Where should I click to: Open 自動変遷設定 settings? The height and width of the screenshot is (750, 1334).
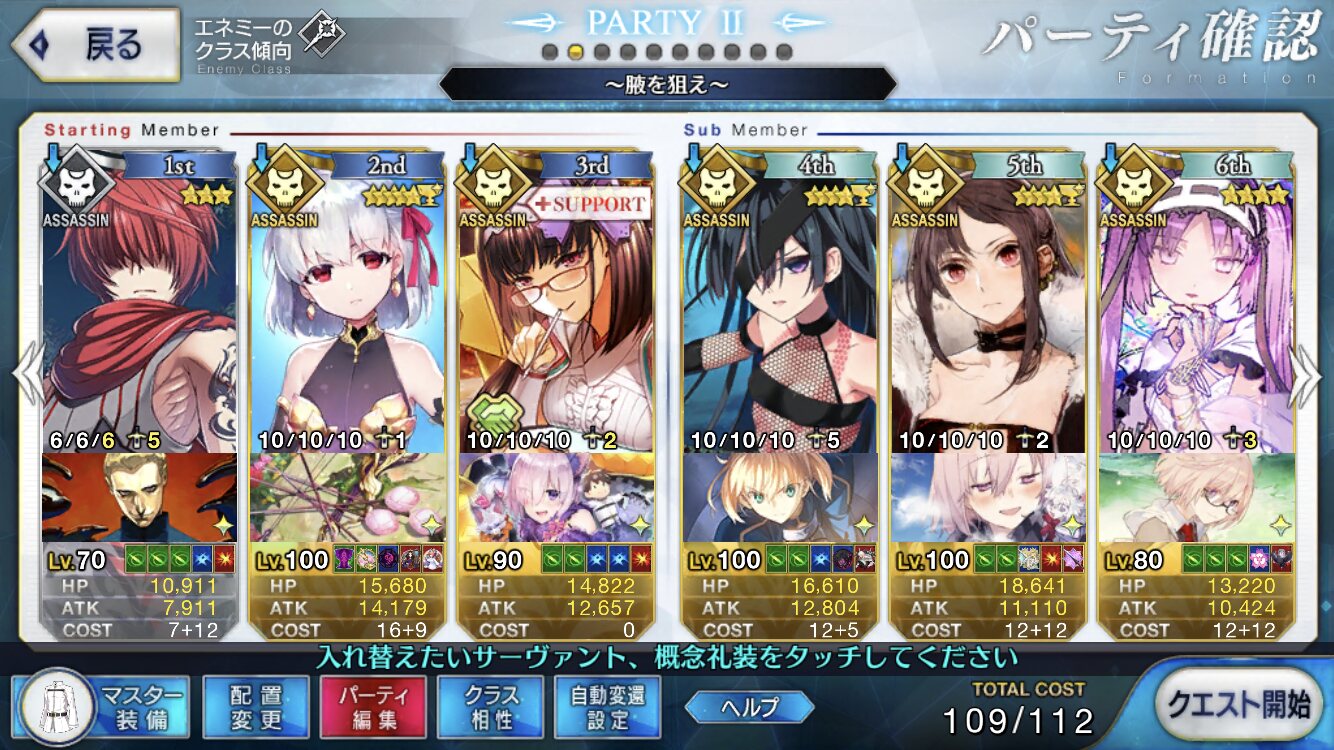pos(607,706)
